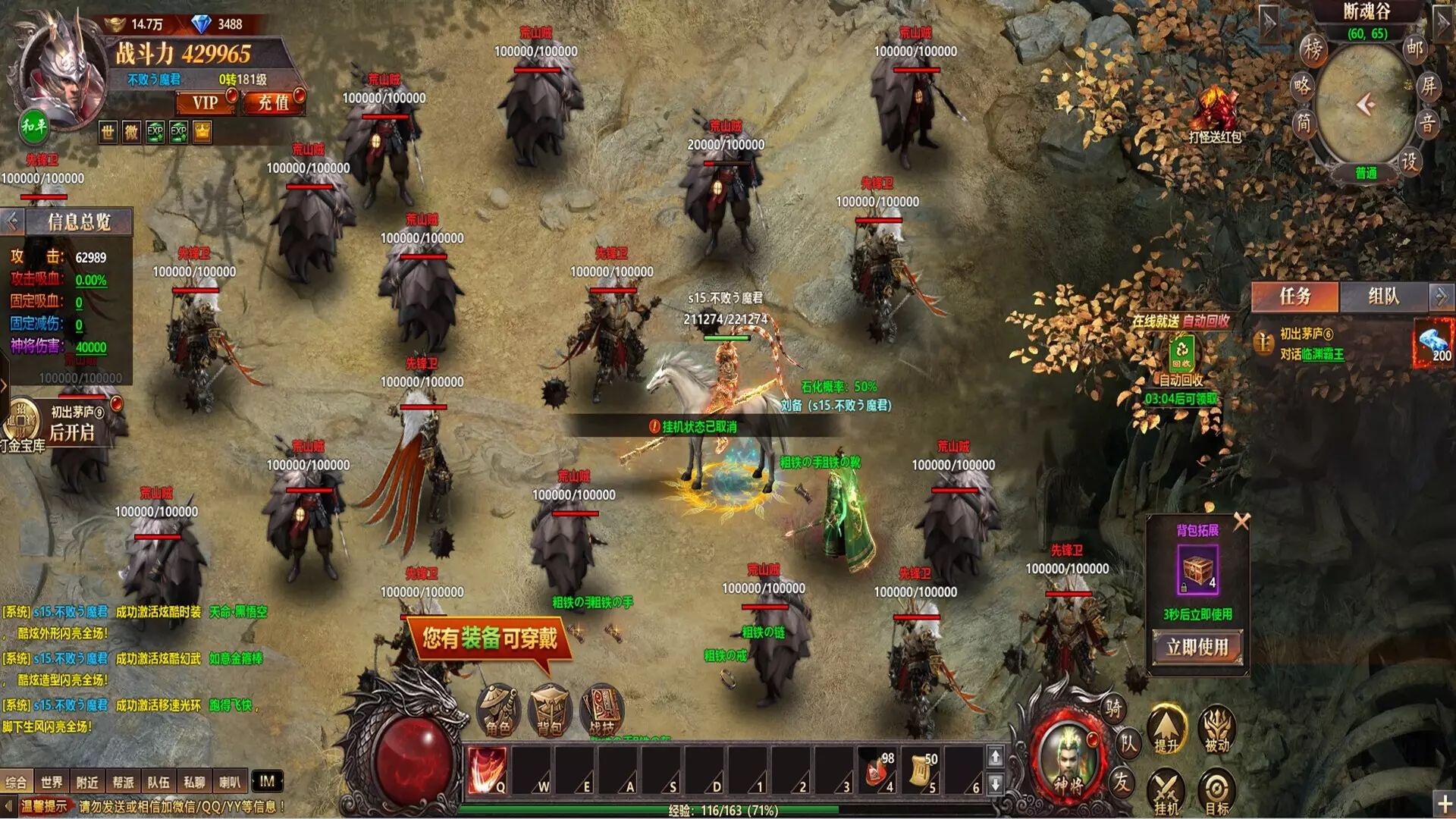Select the 任务 quest tab
The image size is (1456, 819).
(1294, 297)
